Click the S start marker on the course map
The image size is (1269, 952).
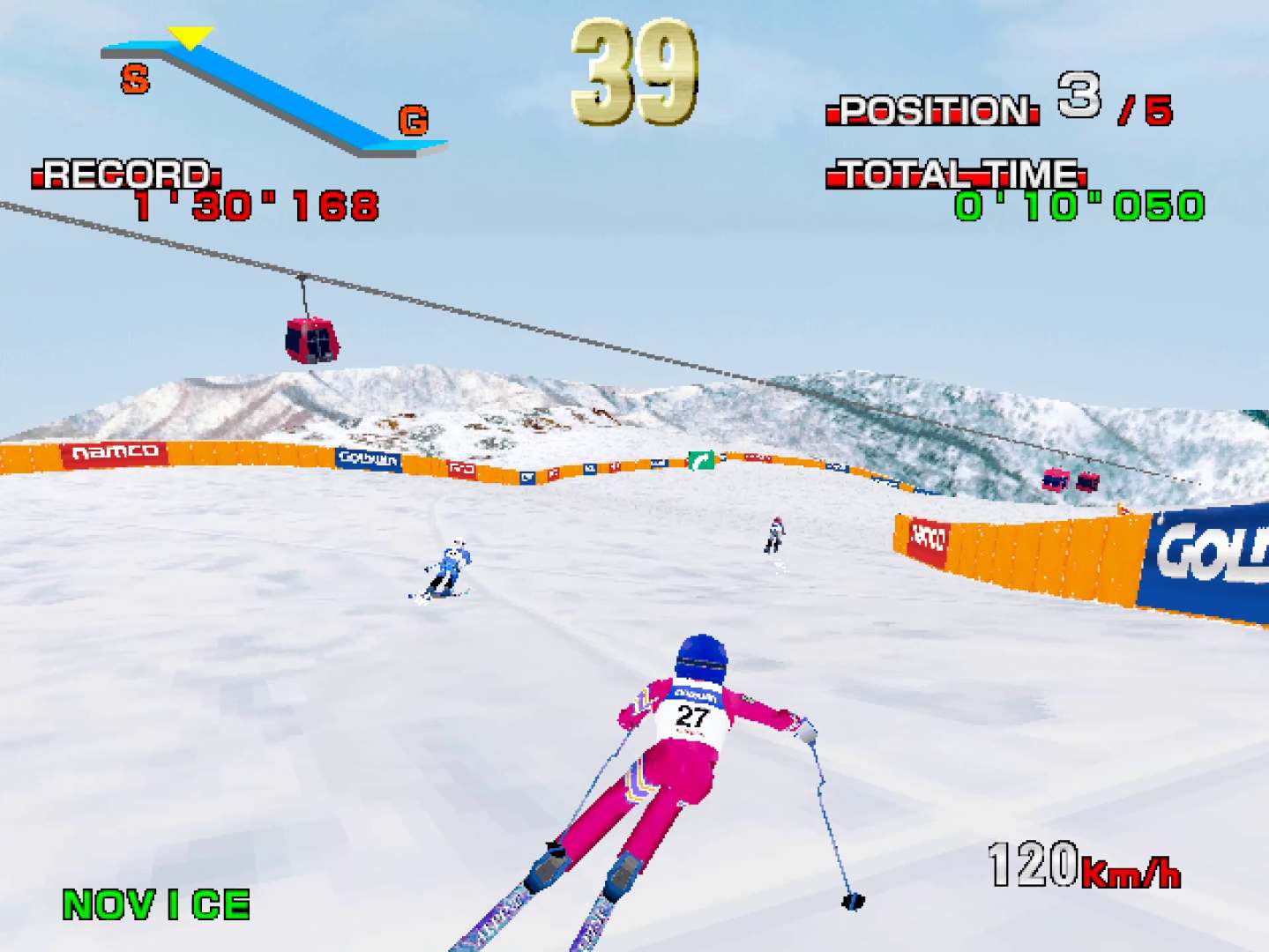[x=135, y=79]
